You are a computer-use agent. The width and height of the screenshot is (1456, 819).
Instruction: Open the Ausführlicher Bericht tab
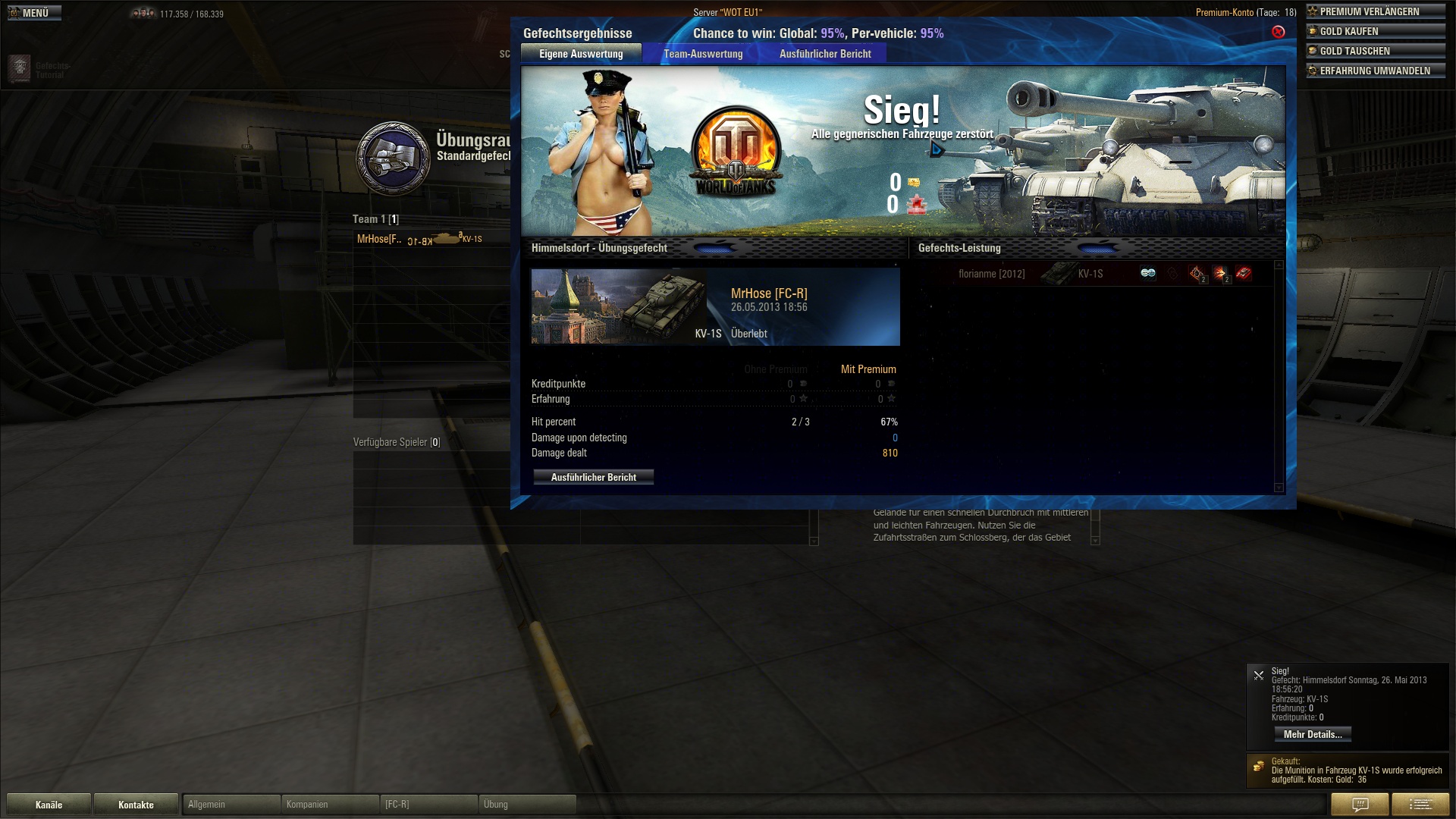[x=825, y=54]
